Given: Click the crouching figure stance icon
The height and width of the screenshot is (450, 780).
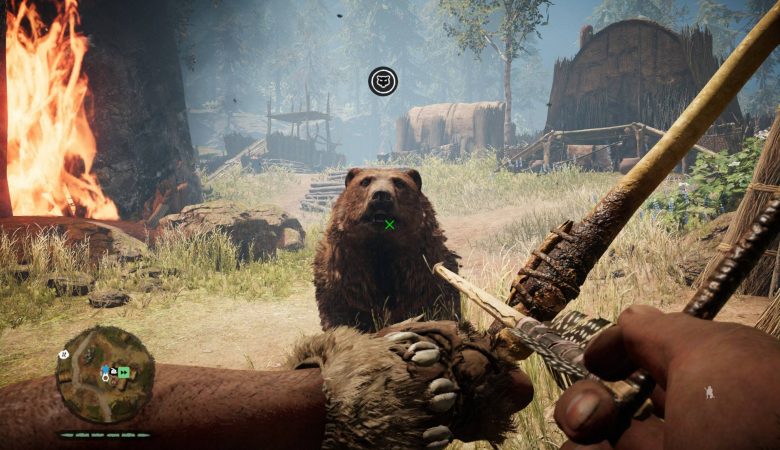Looking at the screenshot, I should pos(709,392).
